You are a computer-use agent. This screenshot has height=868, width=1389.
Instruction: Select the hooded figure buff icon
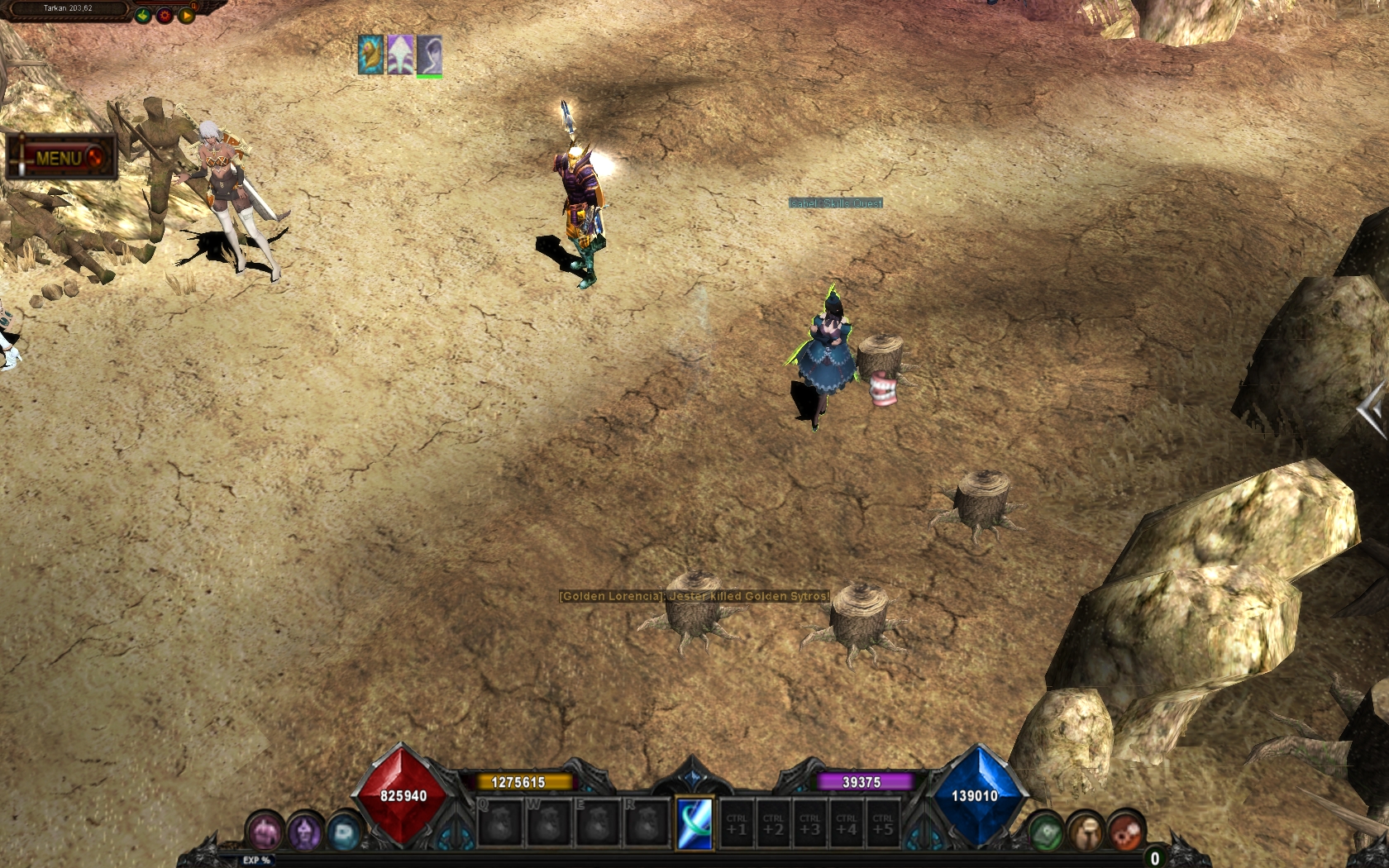pos(429,55)
